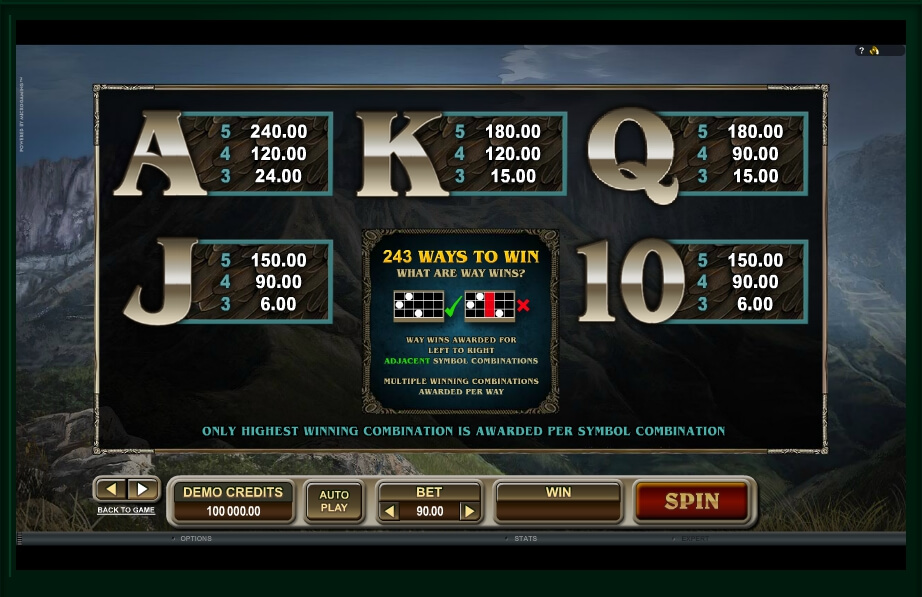Show the Stats panel

[525, 539]
